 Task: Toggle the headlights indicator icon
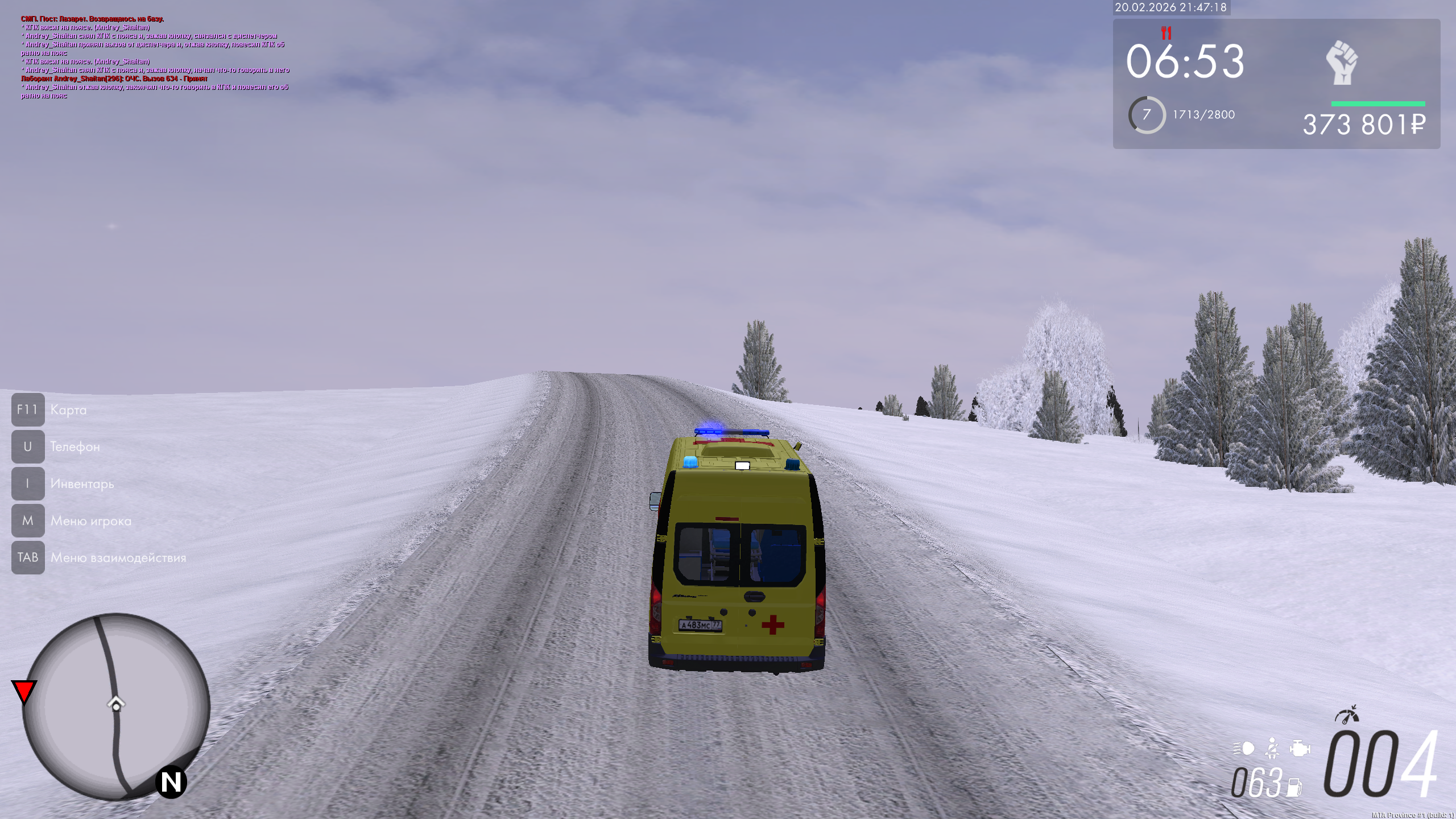(1244, 748)
